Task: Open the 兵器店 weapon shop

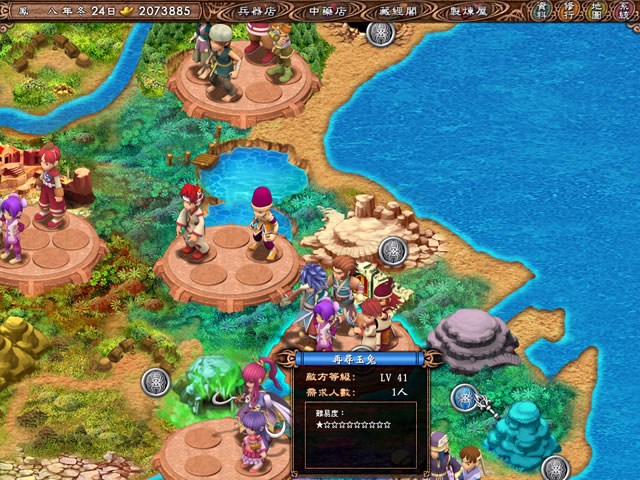Action: [255, 11]
